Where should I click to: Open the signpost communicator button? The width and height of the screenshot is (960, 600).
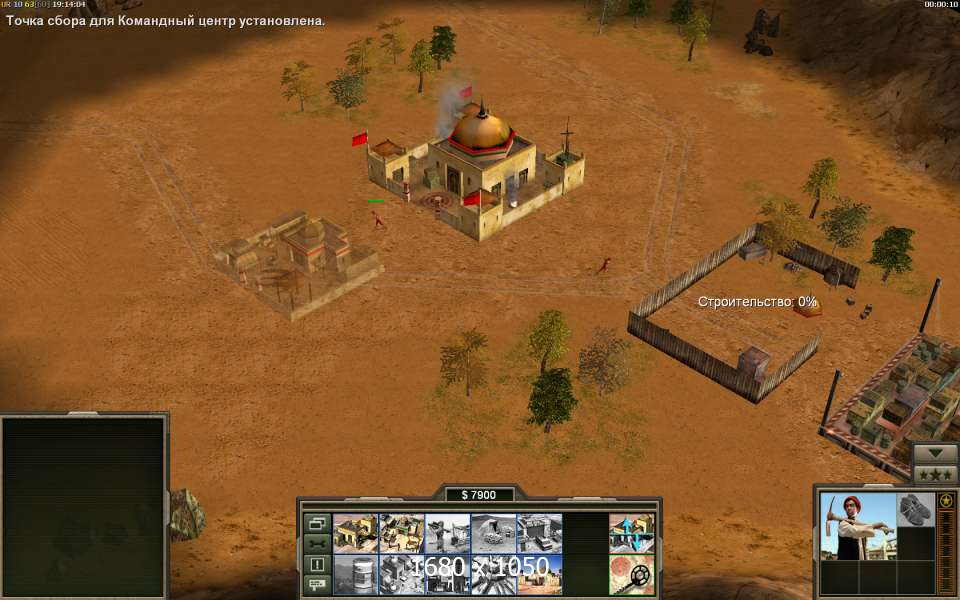pyautogui.click(x=317, y=584)
